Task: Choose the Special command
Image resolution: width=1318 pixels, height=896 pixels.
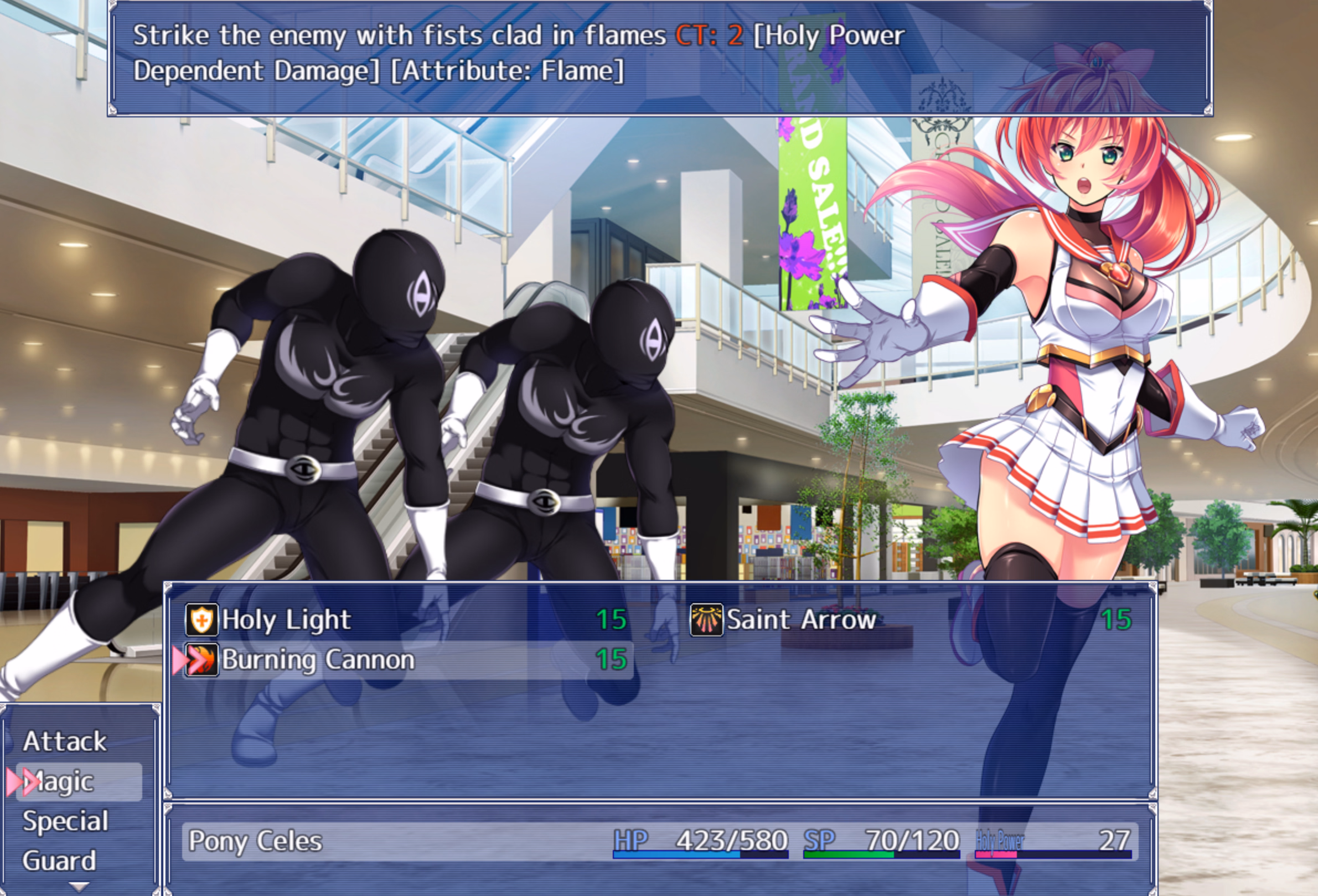Action: pyautogui.click(x=65, y=822)
